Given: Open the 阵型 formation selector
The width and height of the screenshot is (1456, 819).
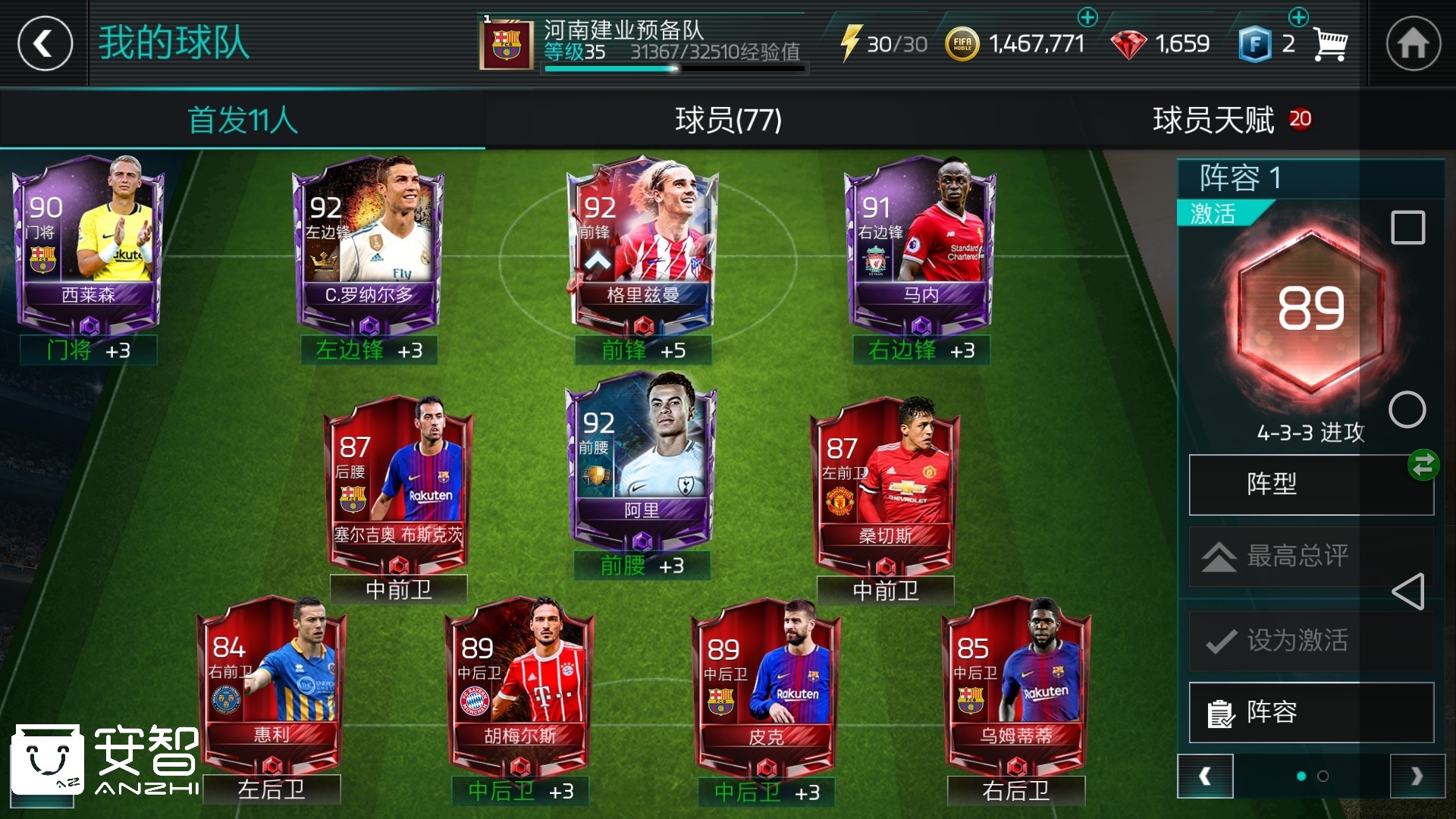Looking at the screenshot, I should click(1311, 485).
